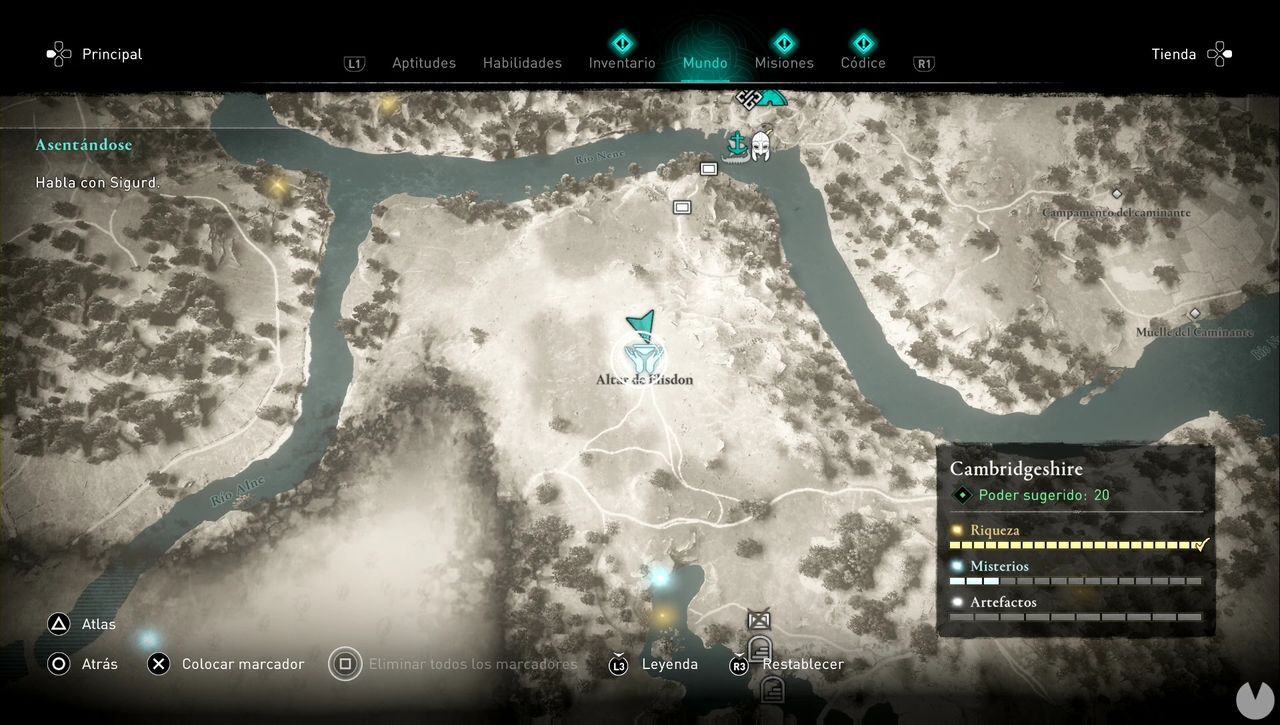Open the Inventario menu tab

[621, 62]
